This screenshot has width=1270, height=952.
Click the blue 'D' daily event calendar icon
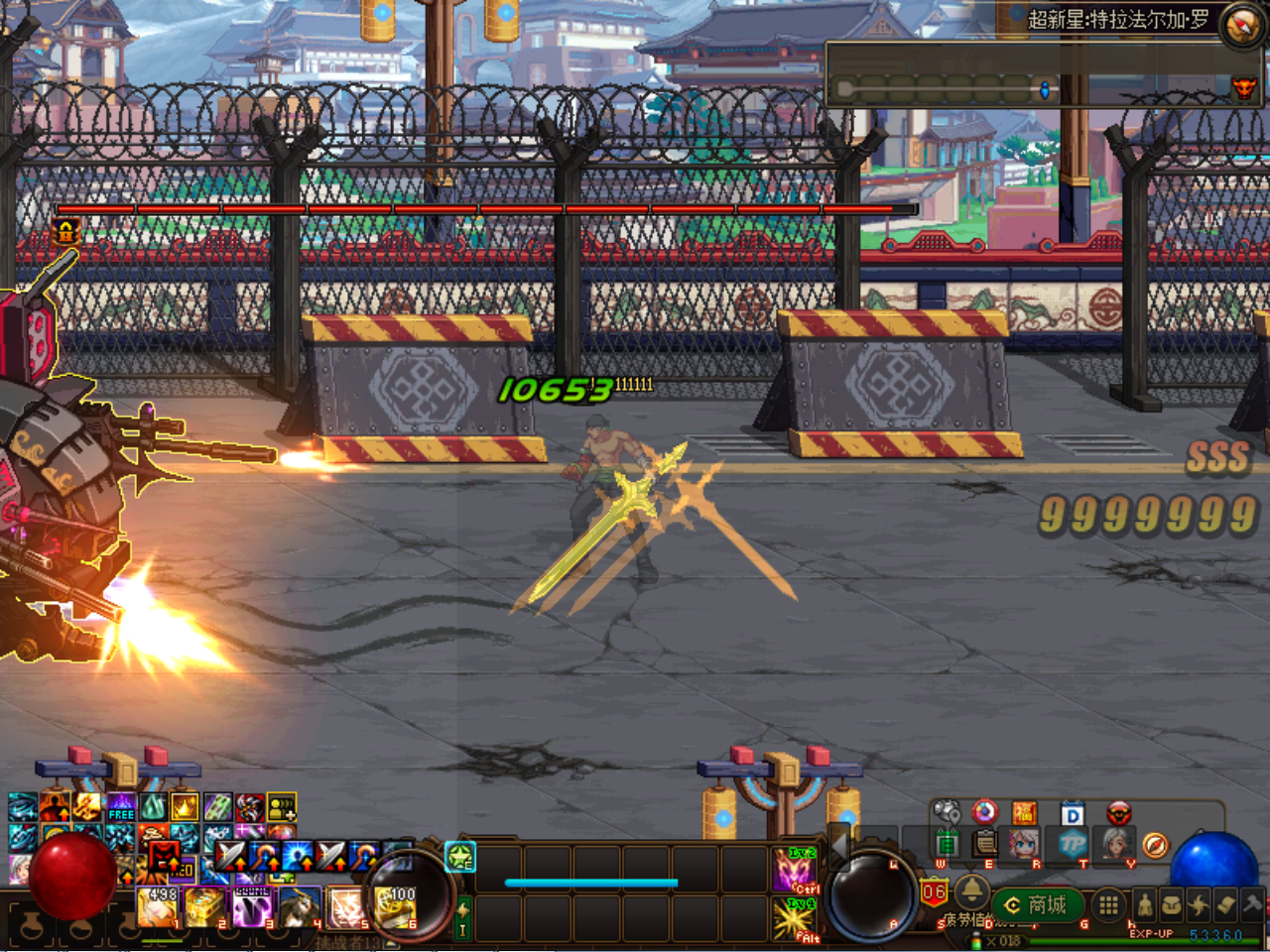point(1073,812)
